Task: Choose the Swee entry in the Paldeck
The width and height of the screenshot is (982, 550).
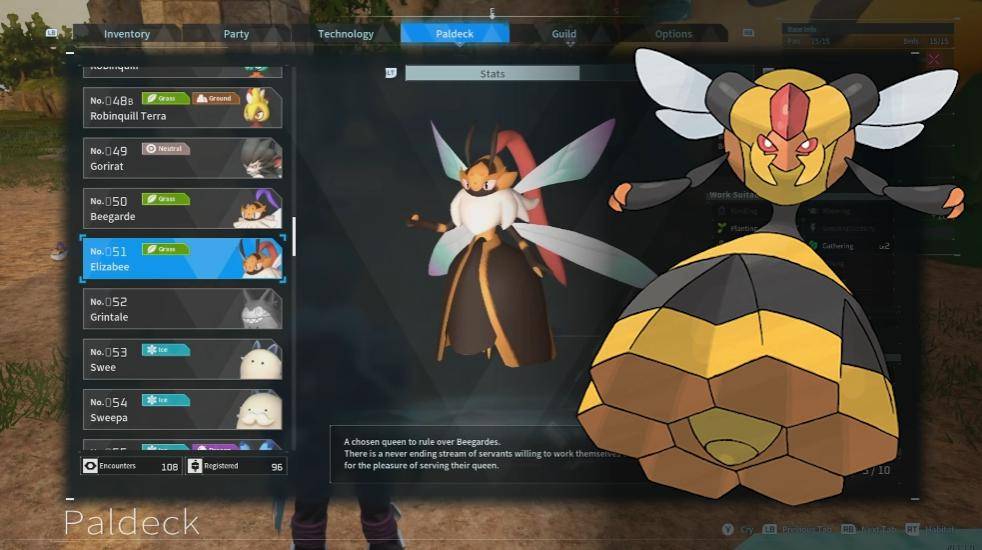Action: [182, 359]
